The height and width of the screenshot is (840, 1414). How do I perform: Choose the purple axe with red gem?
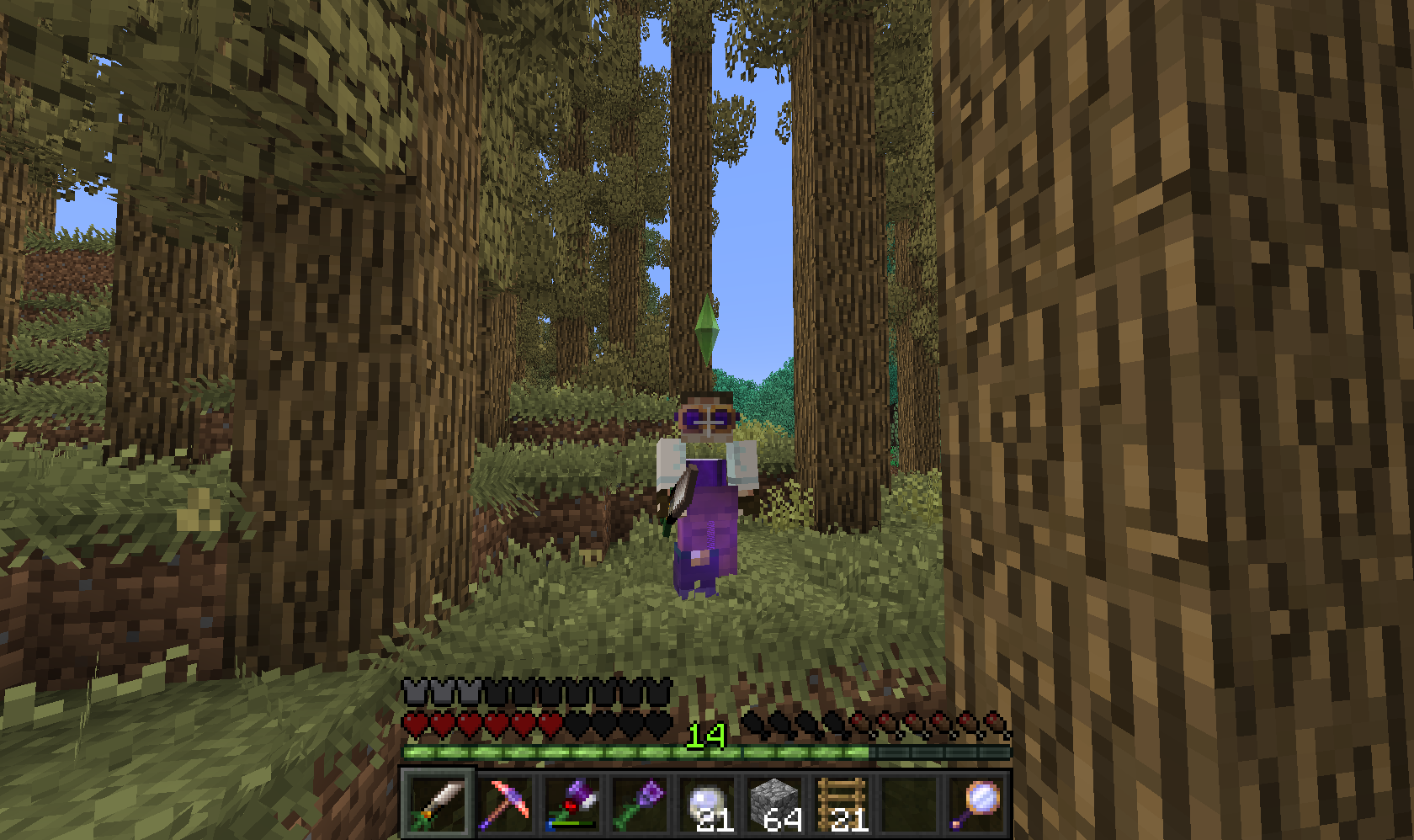(x=572, y=804)
